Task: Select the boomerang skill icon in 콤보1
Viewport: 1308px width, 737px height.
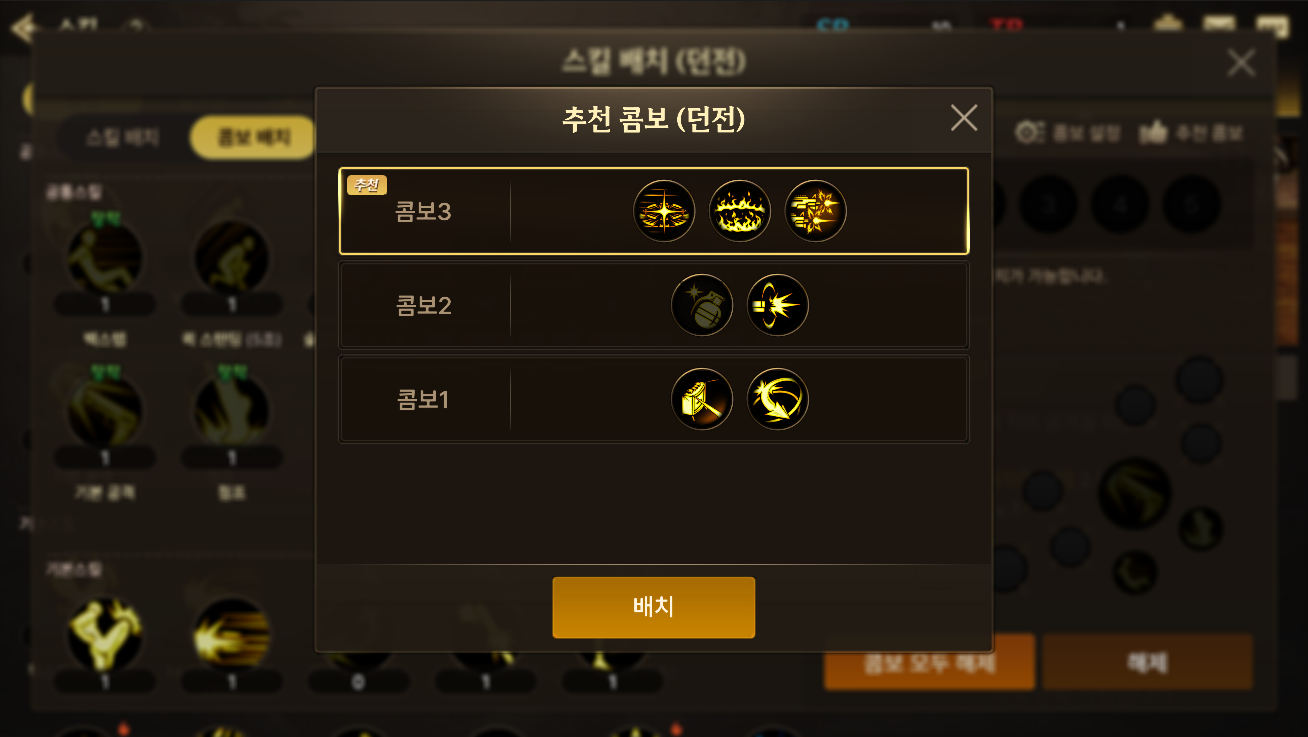Action: click(x=778, y=398)
